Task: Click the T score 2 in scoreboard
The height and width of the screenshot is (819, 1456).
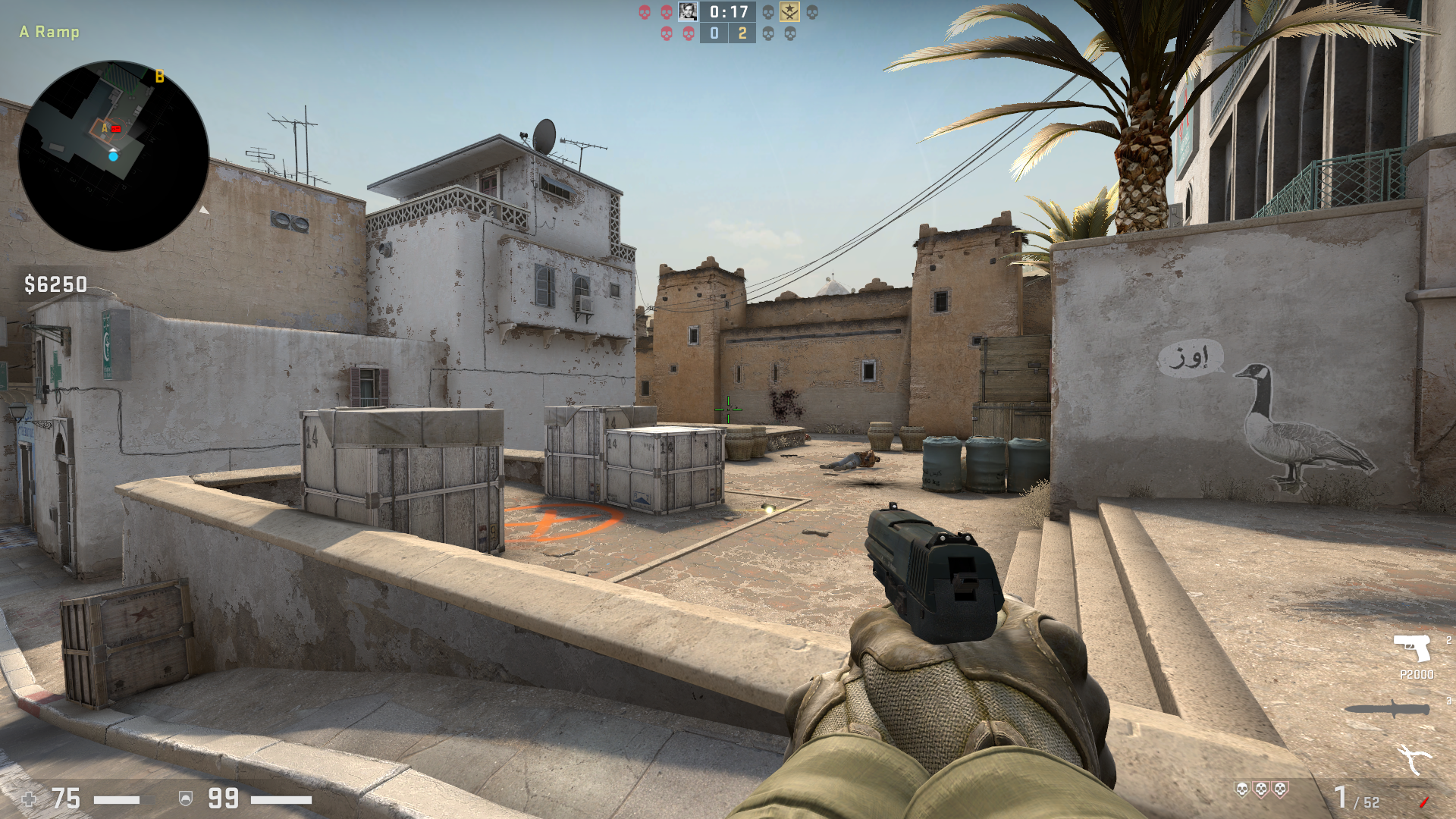Action: pos(742,34)
